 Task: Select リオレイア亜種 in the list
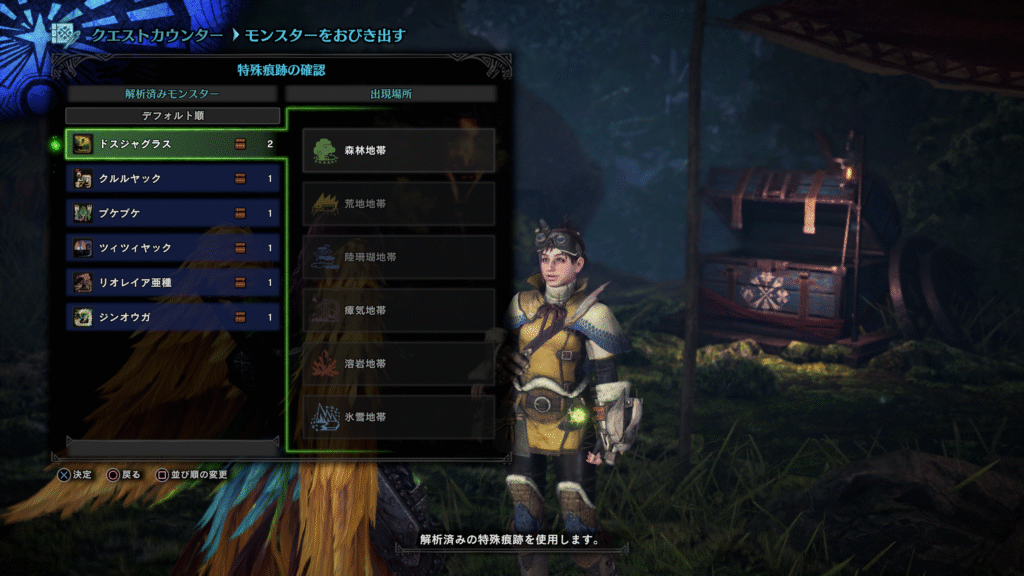tap(173, 283)
